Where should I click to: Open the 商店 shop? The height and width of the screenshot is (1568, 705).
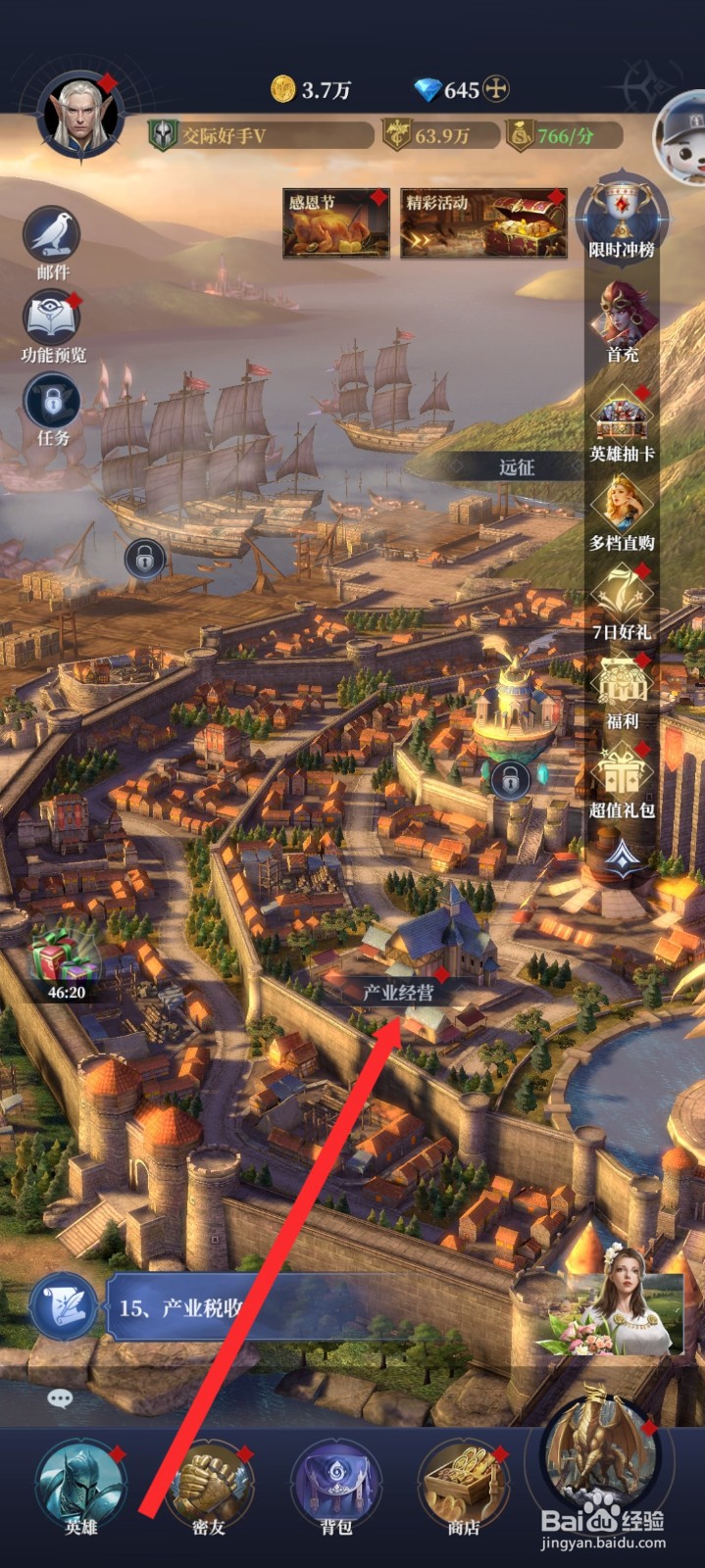(x=464, y=1487)
